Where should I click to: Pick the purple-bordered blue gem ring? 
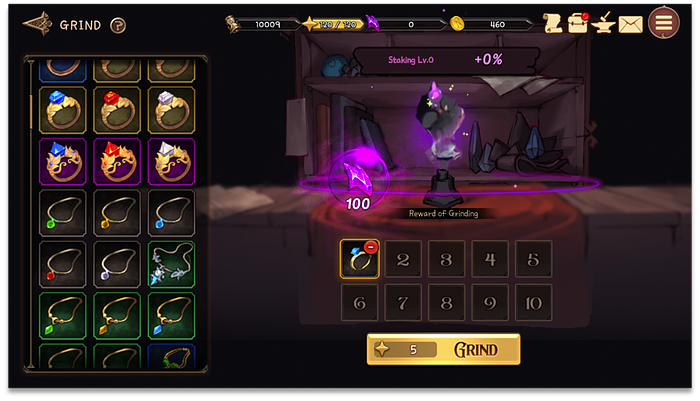(62, 161)
